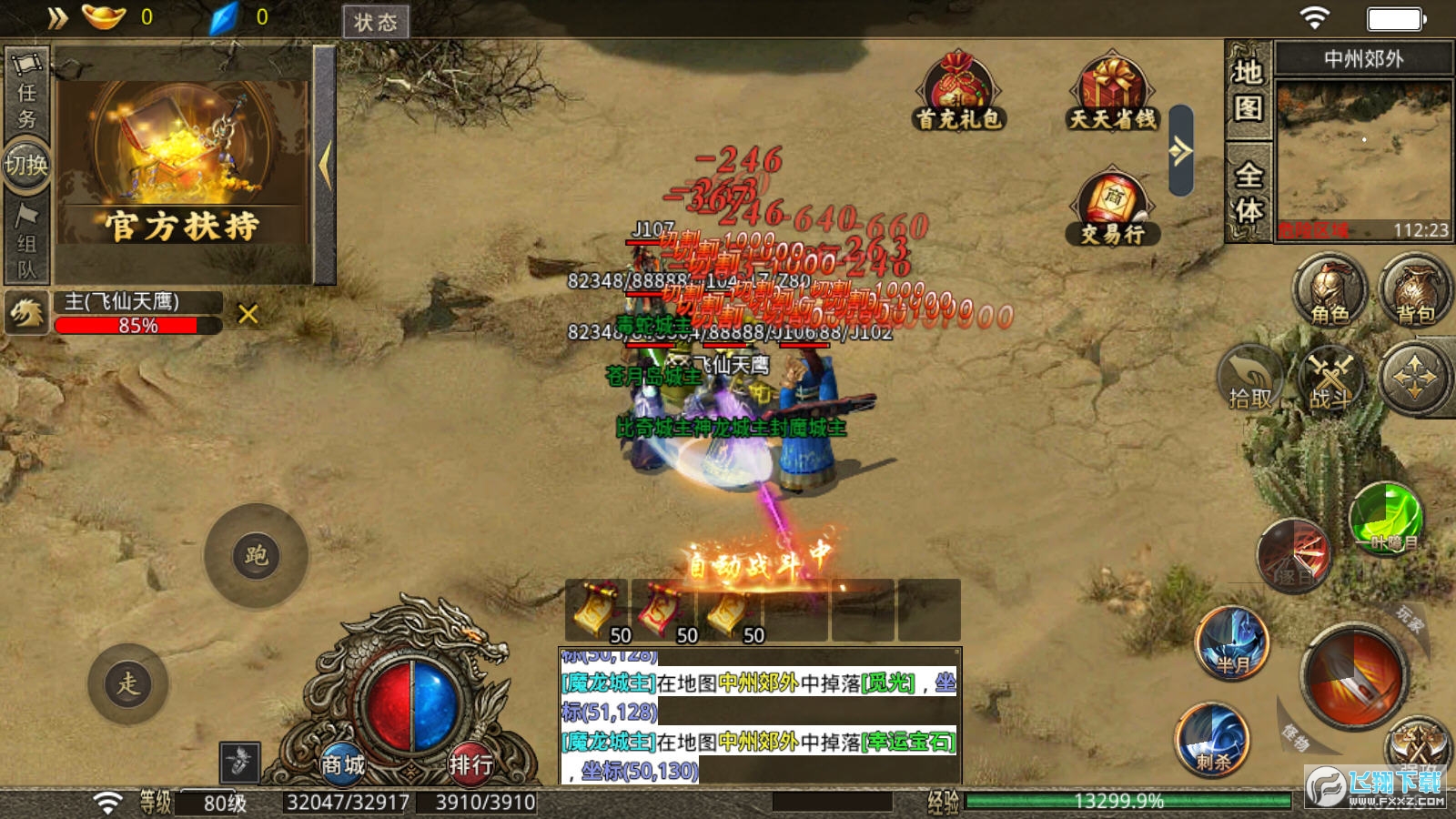Open the 地图 map button
The height and width of the screenshot is (819, 1456).
[1248, 90]
